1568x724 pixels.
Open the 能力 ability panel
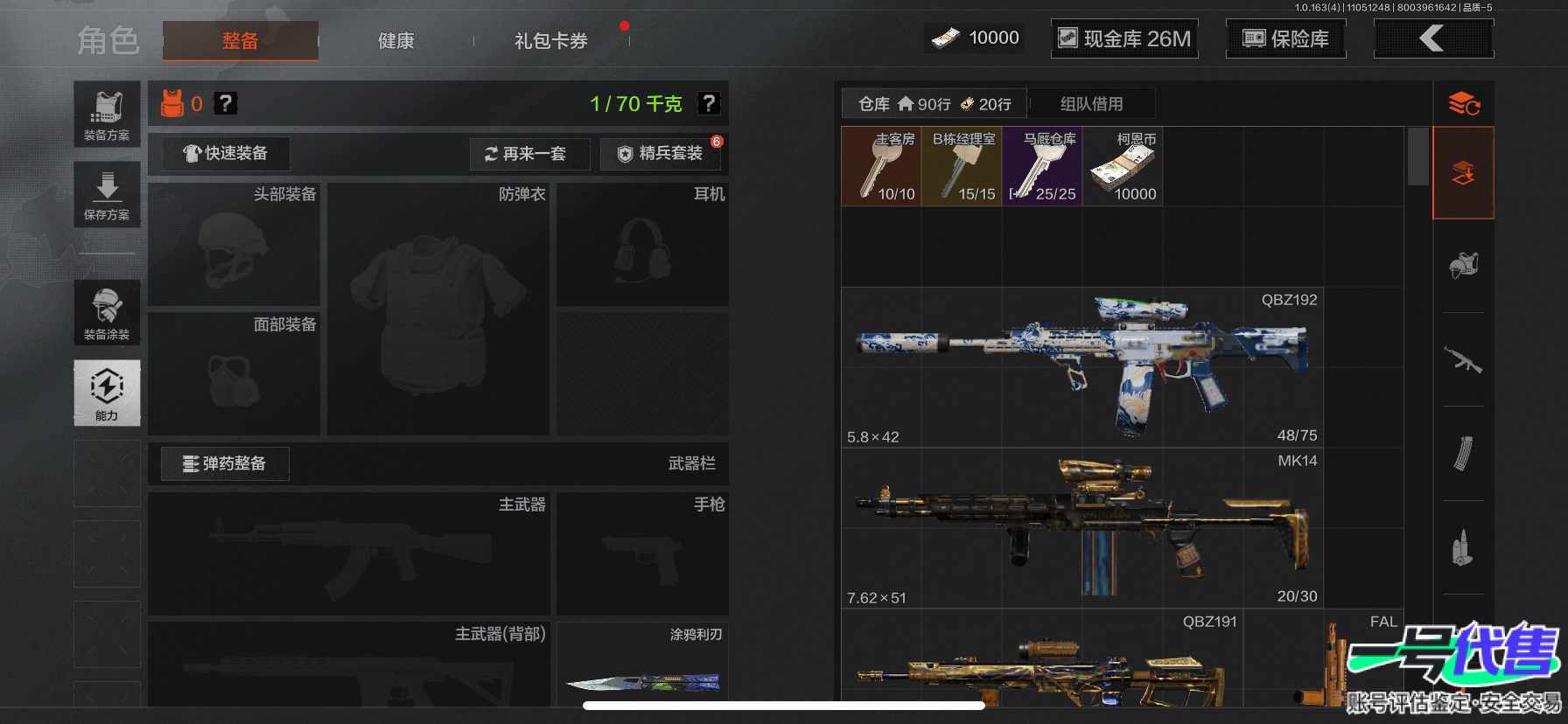pyautogui.click(x=107, y=393)
